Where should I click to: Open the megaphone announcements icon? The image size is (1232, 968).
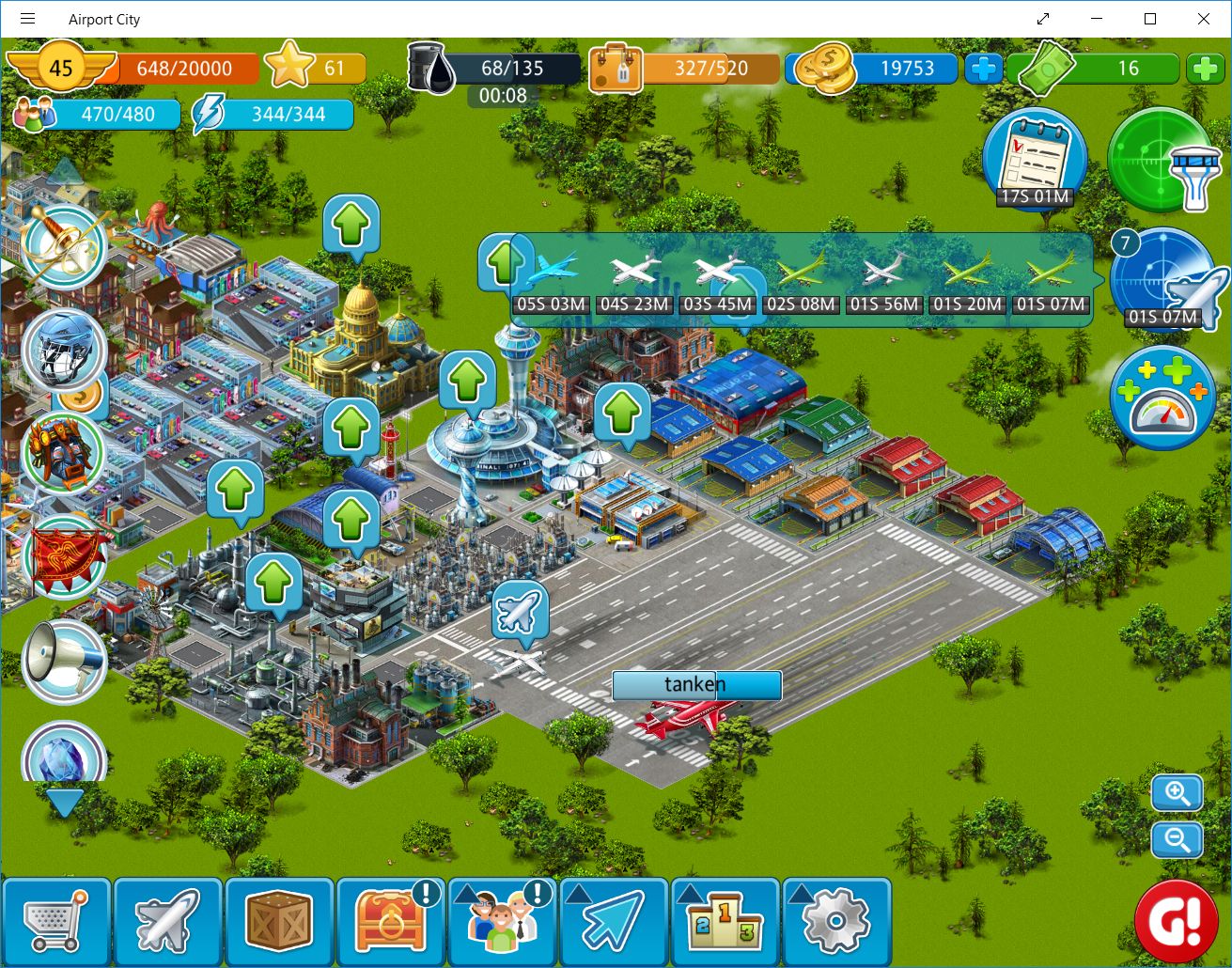click(x=64, y=661)
